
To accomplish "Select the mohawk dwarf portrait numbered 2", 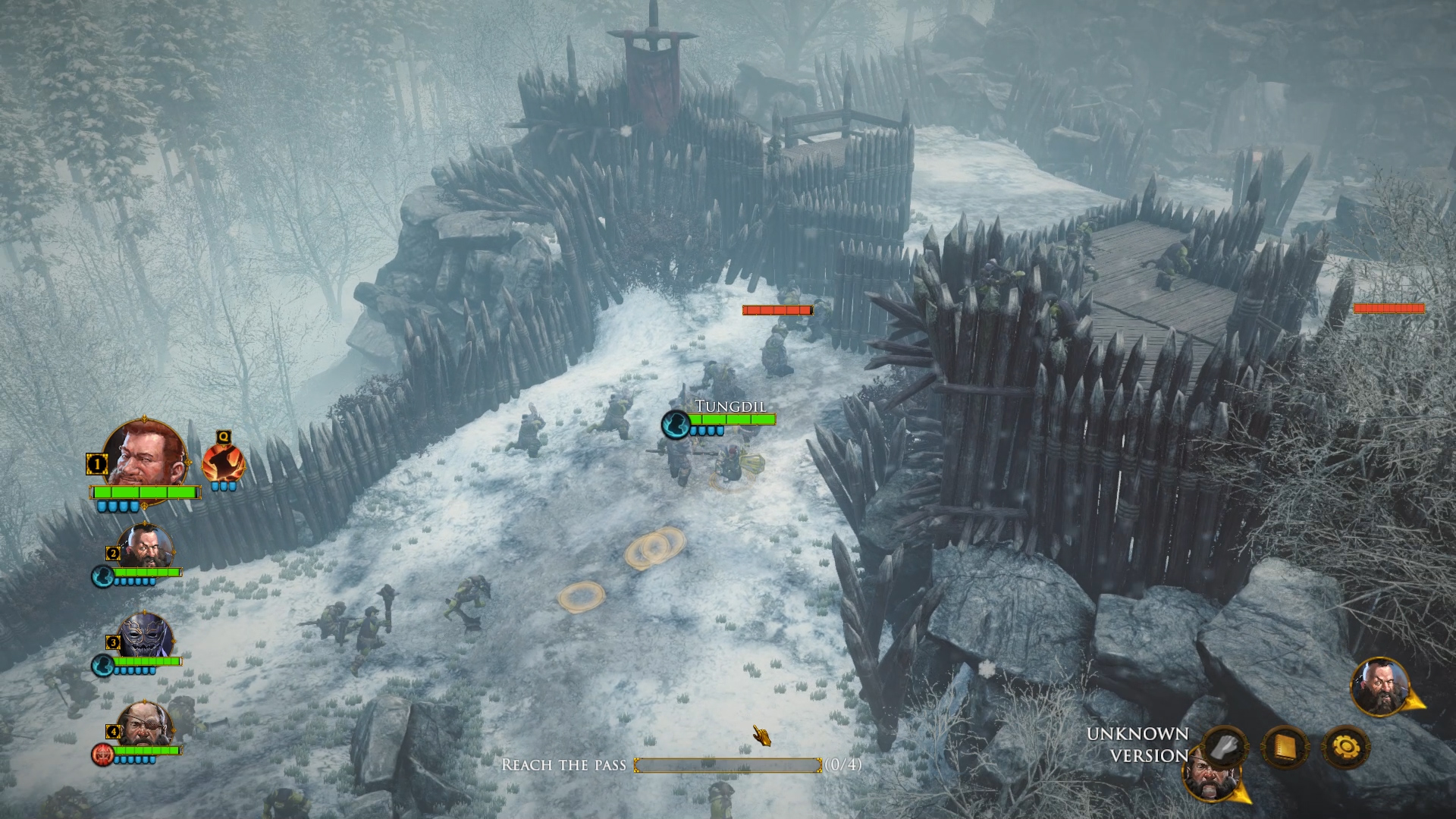I will [144, 545].
